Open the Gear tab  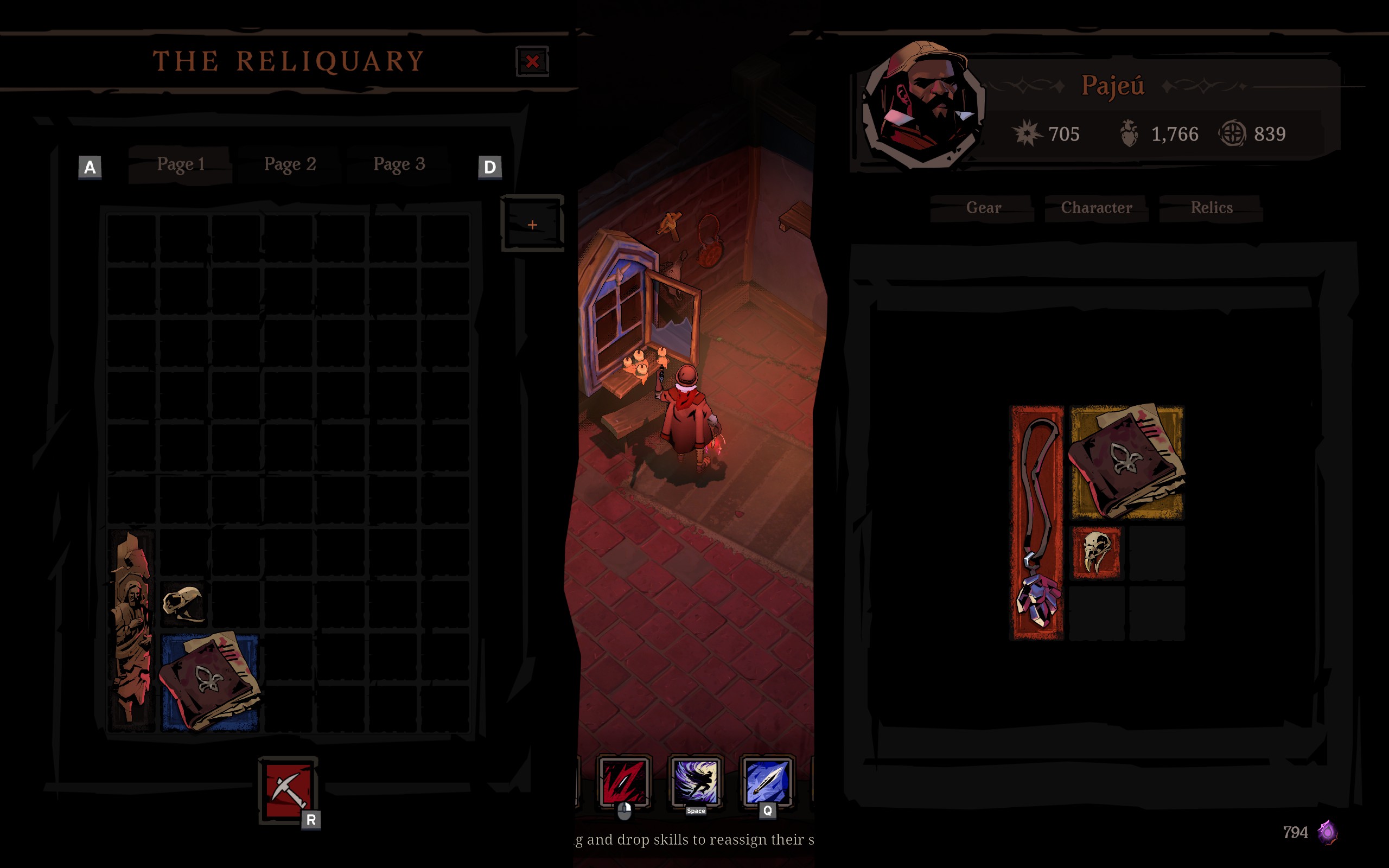[x=983, y=208]
